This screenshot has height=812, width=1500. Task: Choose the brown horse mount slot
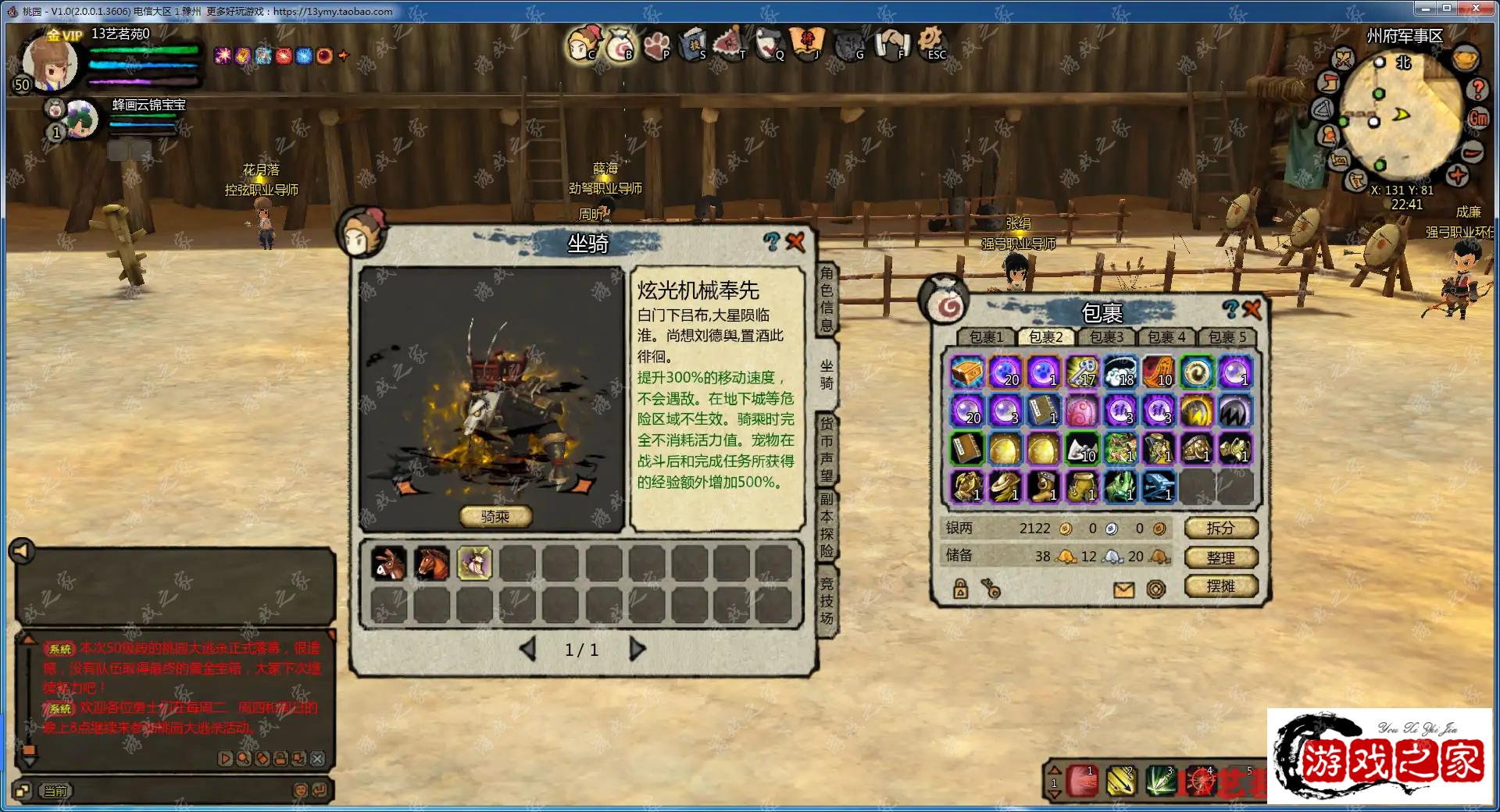tap(431, 564)
